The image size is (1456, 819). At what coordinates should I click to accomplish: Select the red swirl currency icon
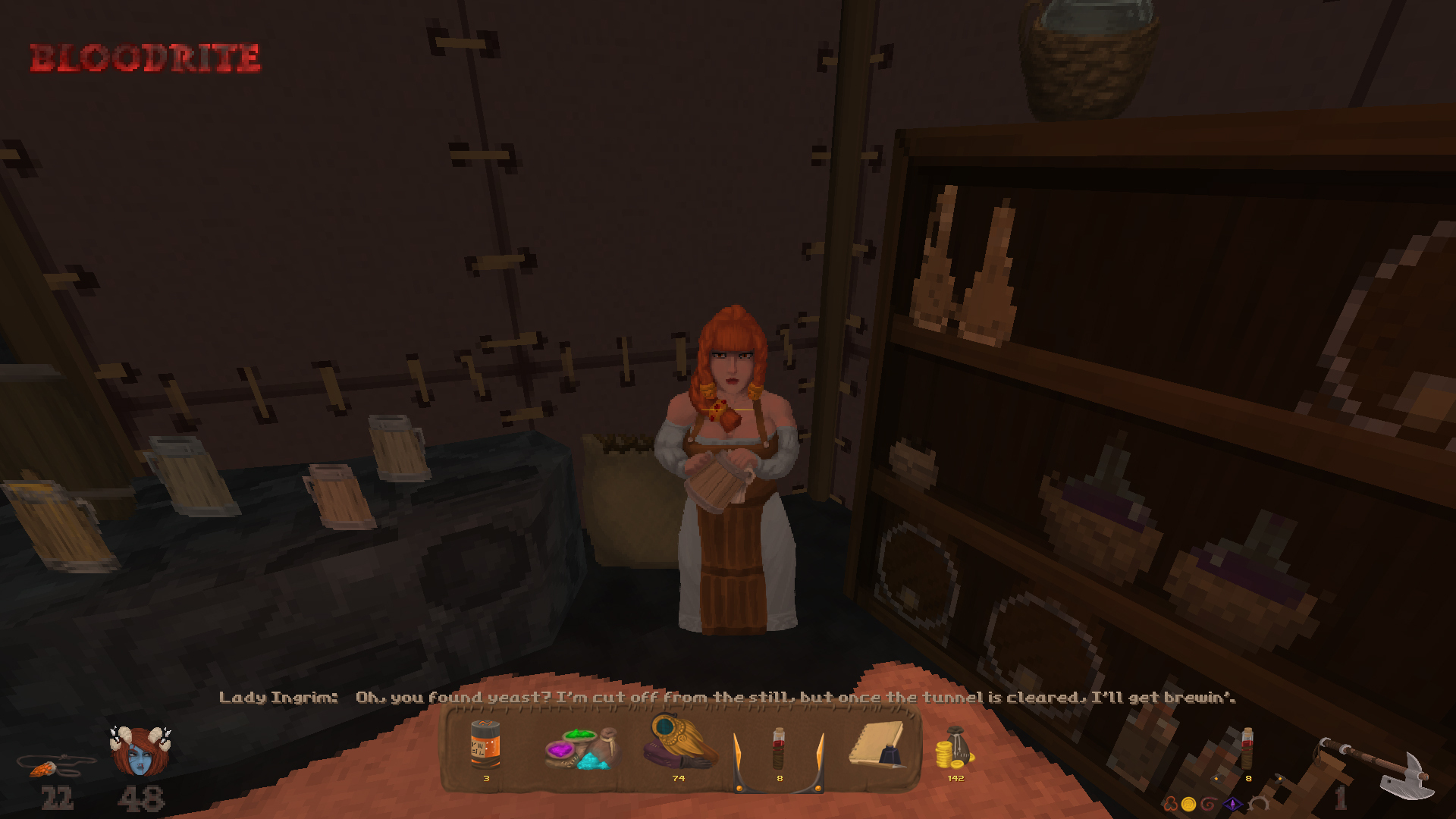(x=1208, y=802)
